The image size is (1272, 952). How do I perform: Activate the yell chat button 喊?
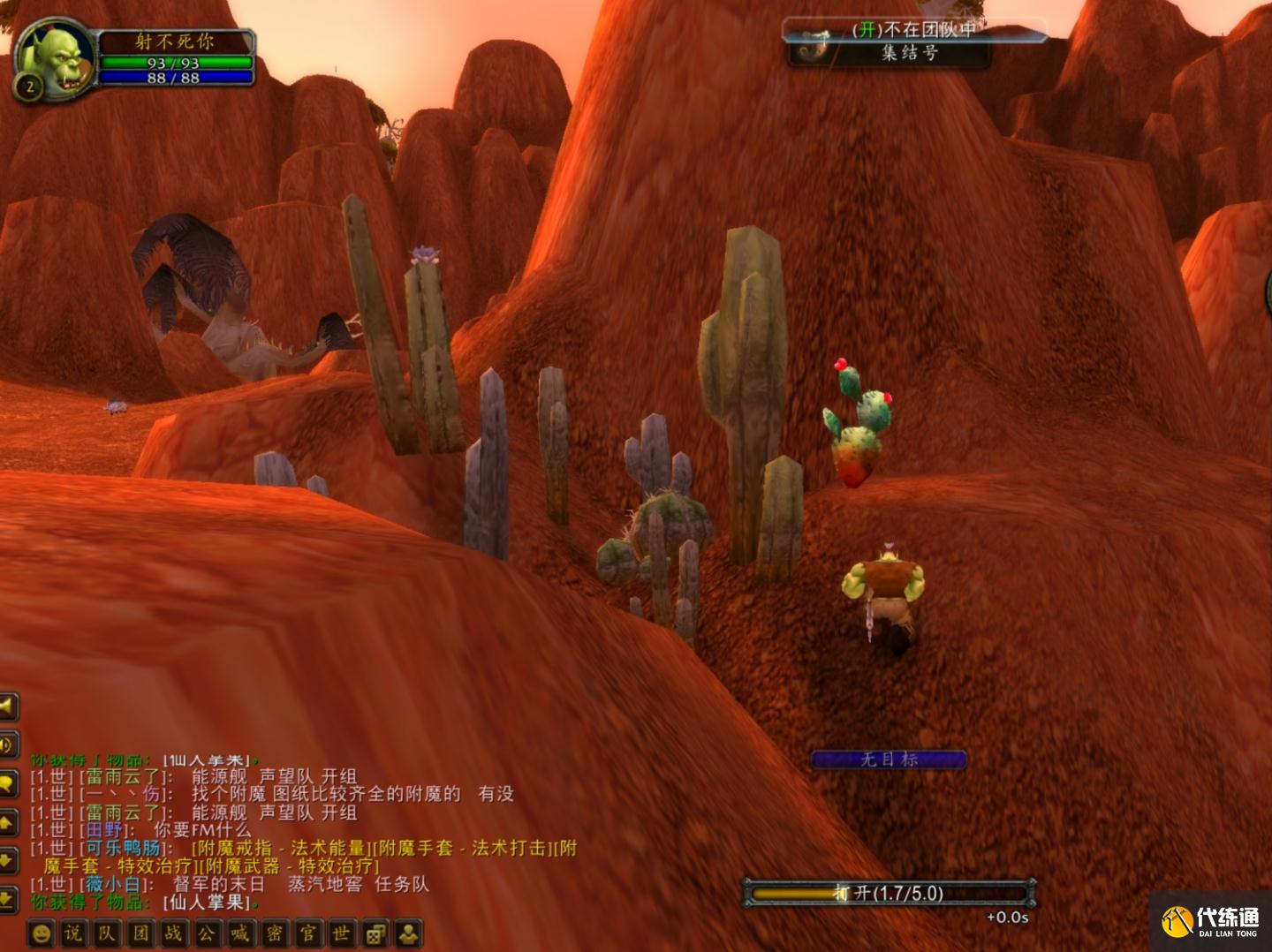point(240,933)
